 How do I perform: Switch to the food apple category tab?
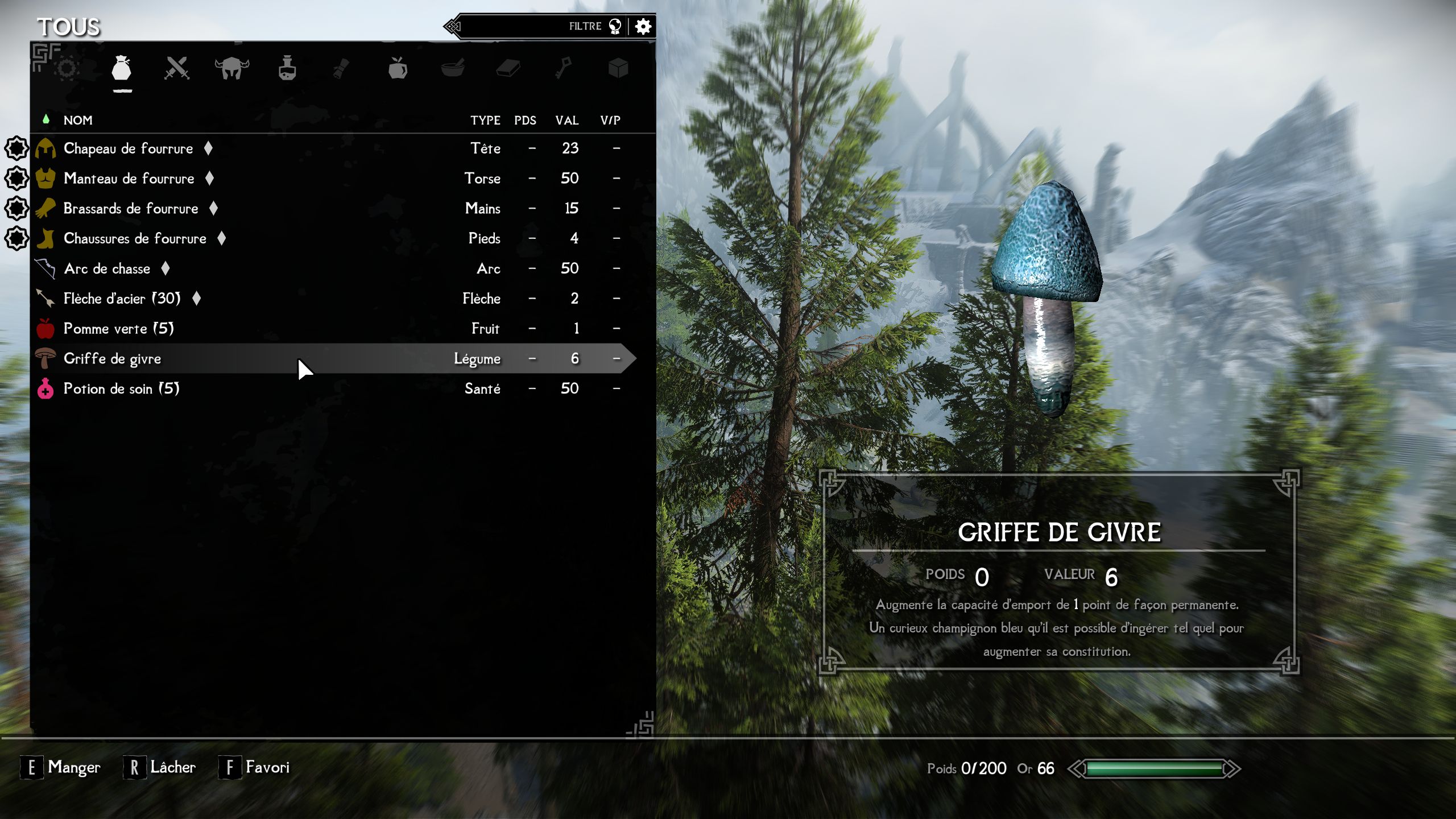click(x=398, y=69)
